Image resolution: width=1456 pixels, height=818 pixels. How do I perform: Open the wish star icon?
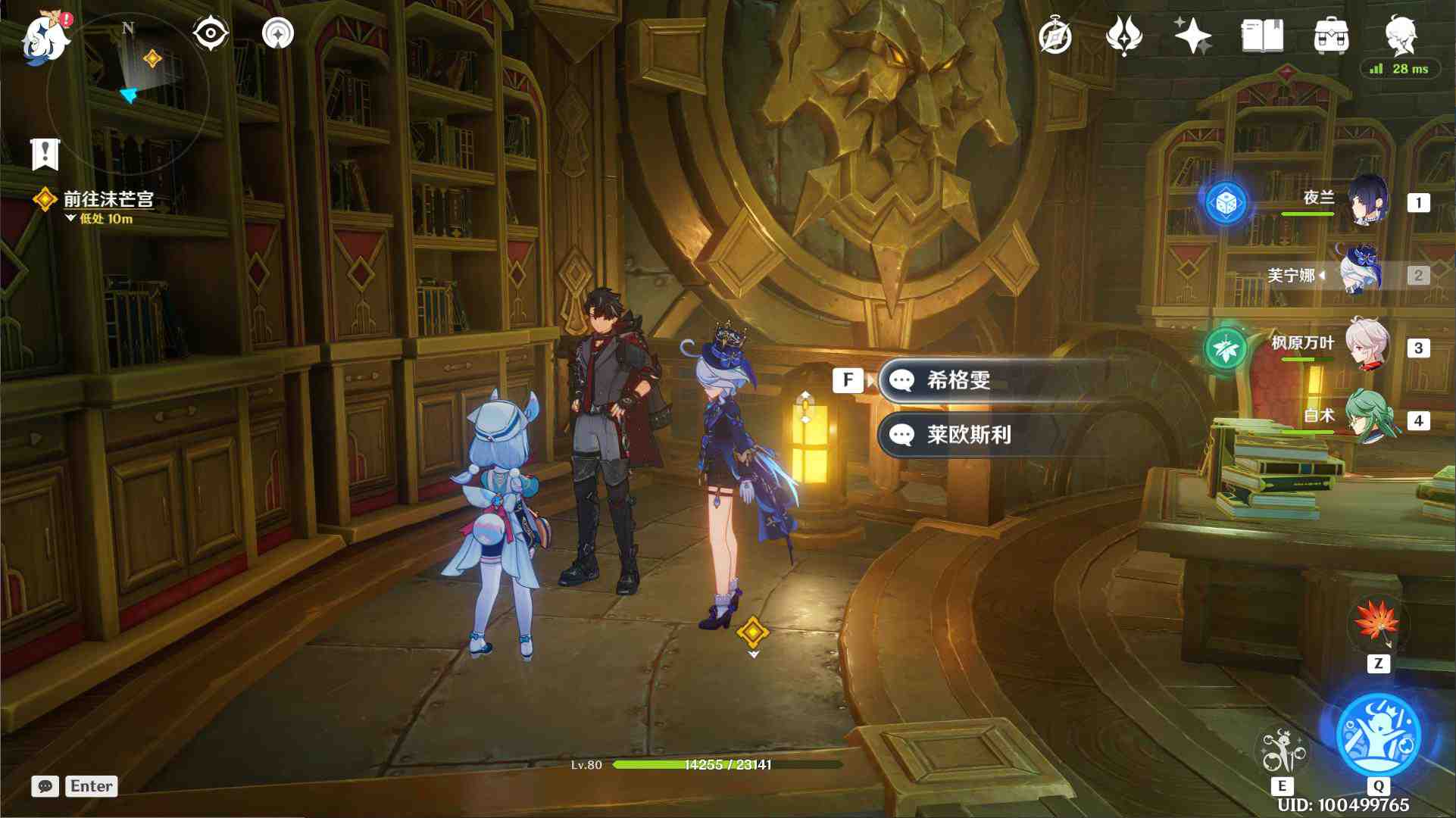(1123, 36)
